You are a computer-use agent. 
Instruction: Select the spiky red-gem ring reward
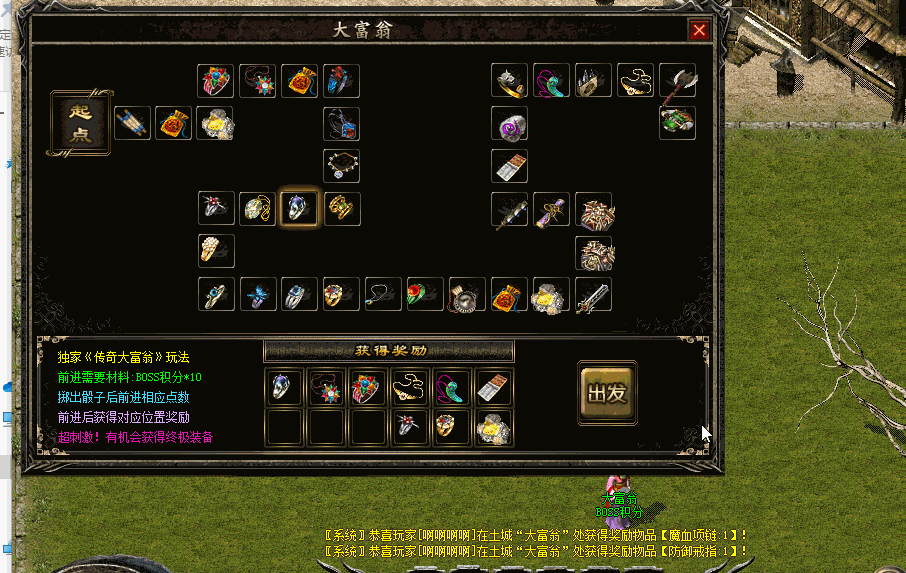click(410, 427)
